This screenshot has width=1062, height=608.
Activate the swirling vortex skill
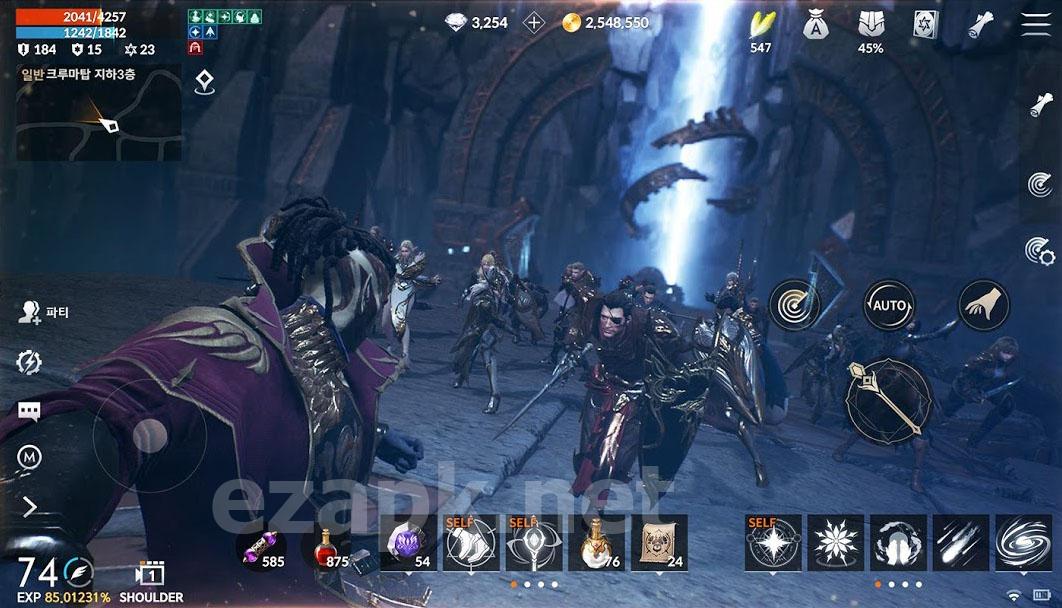(x=1023, y=543)
